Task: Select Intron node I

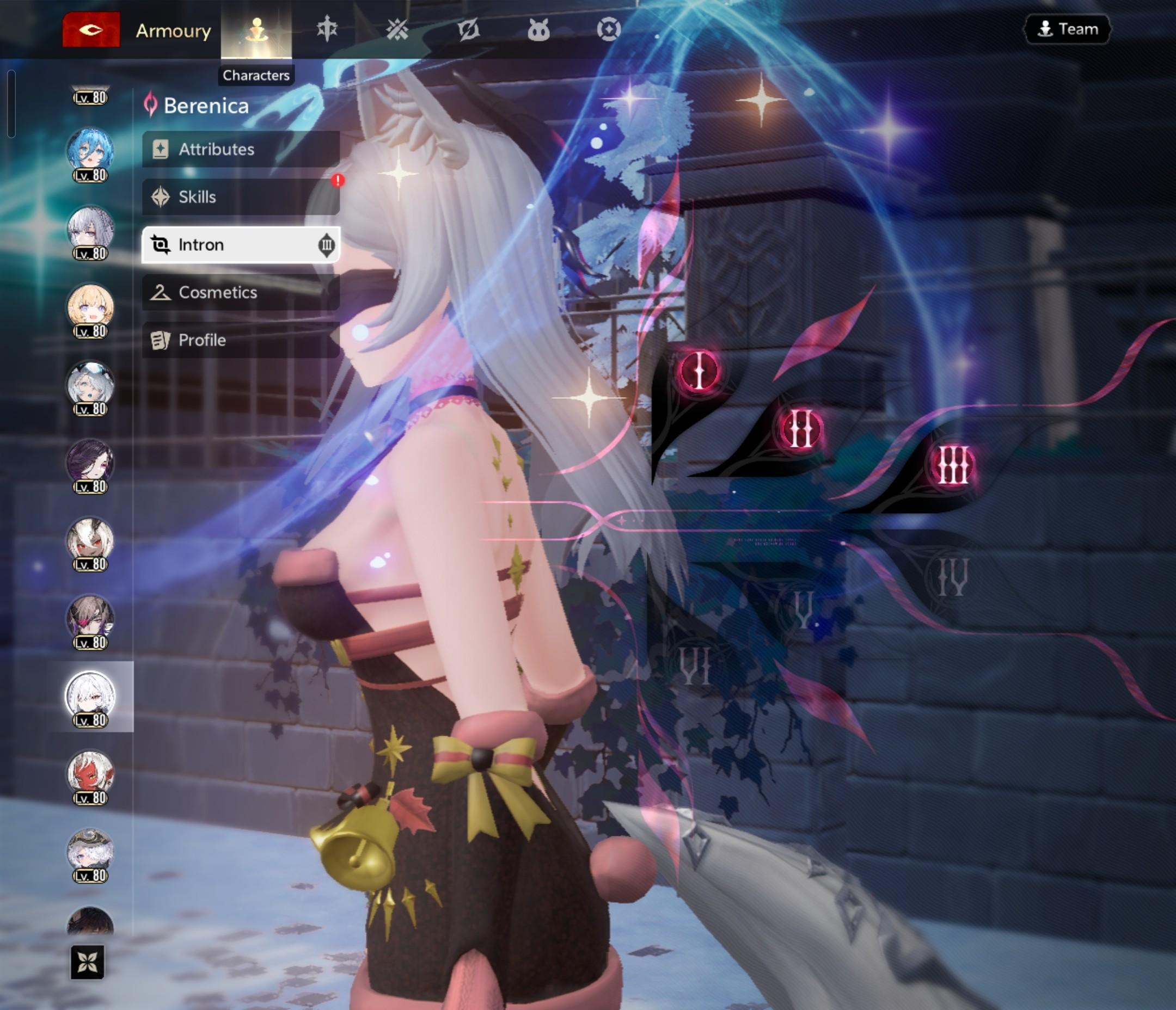Action: 699,371
